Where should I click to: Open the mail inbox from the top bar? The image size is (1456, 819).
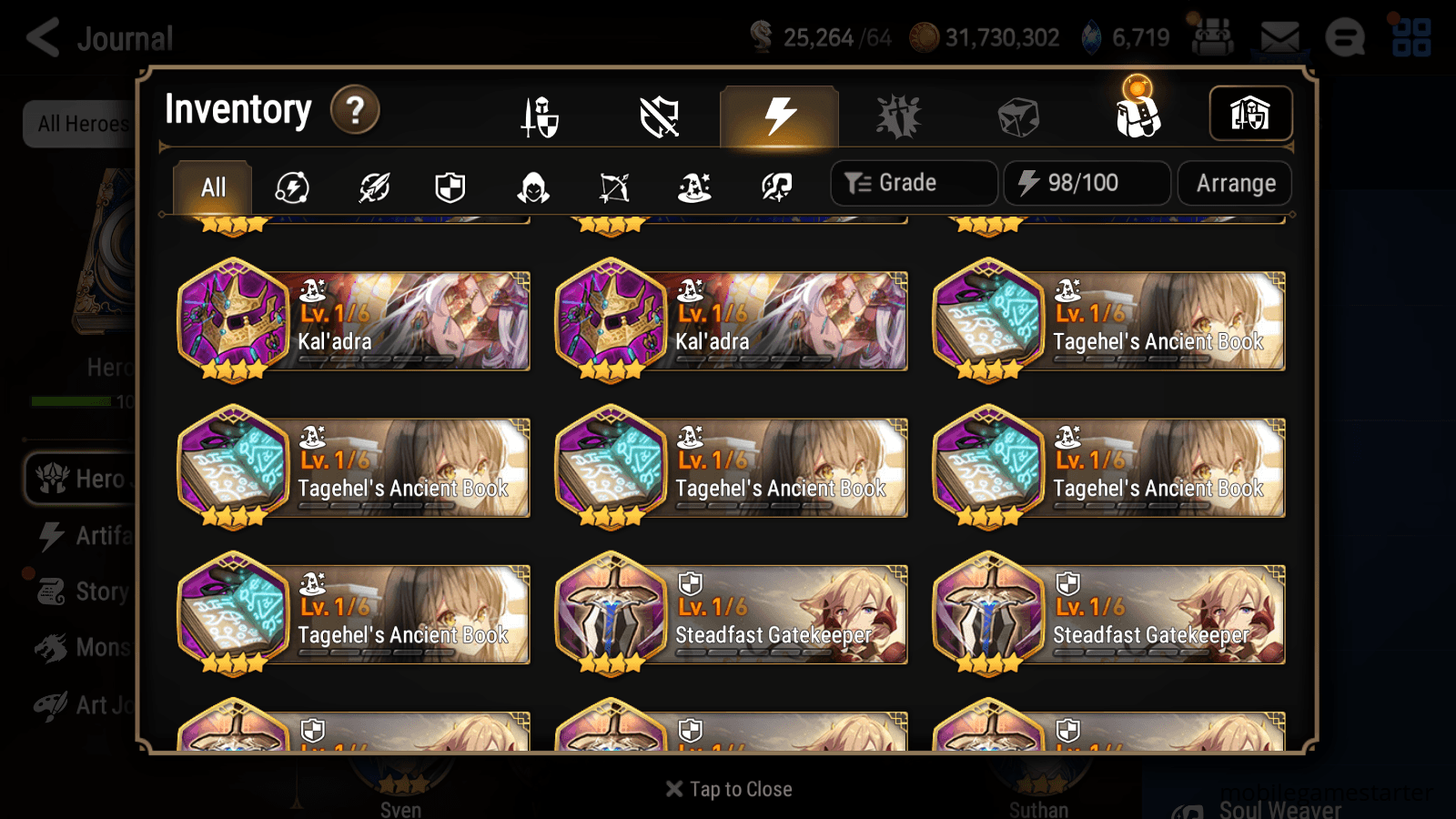[1279, 38]
